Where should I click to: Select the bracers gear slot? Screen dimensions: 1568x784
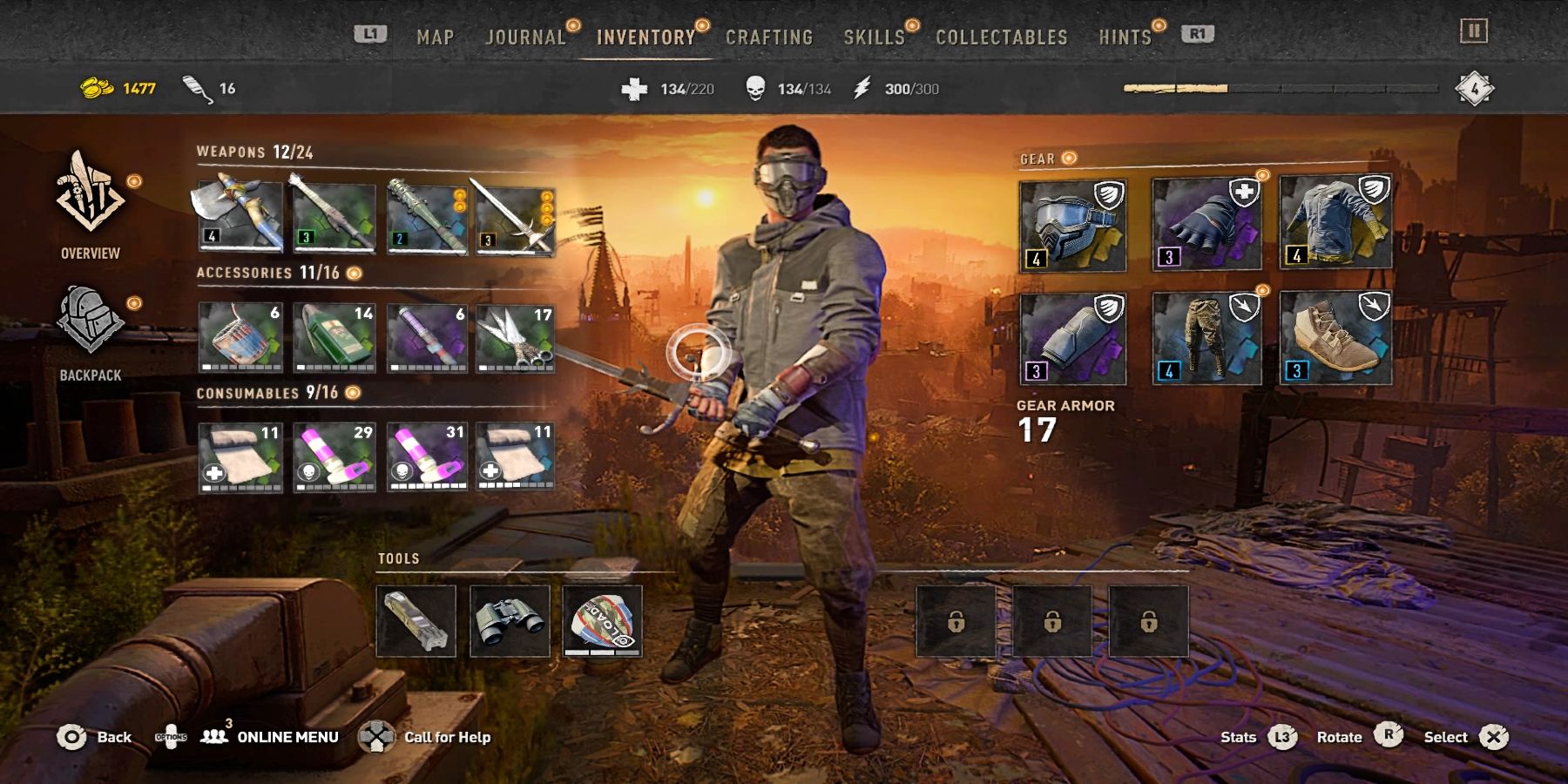pyautogui.click(x=1072, y=339)
